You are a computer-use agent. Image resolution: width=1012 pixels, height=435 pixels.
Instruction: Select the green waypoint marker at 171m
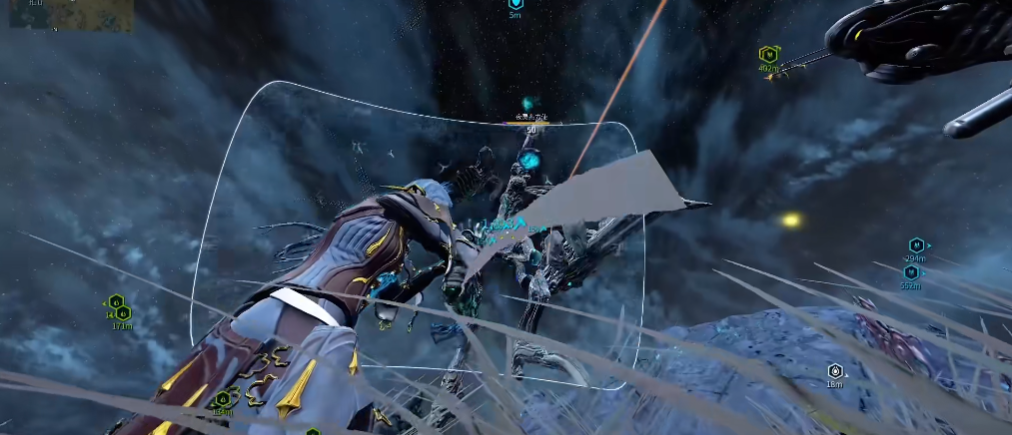click(124, 313)
